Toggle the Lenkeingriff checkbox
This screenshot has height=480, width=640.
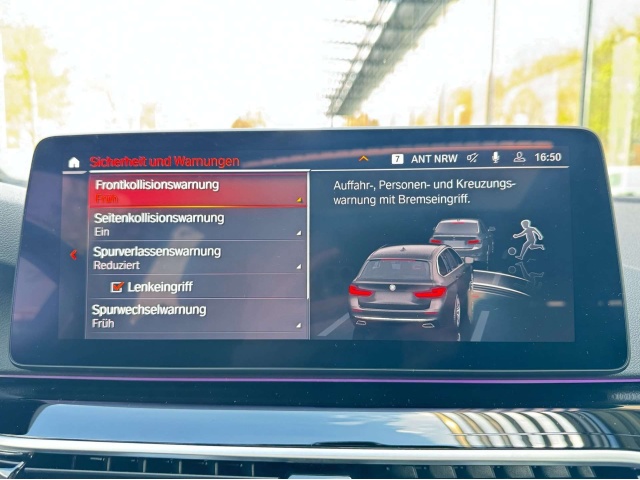pos(118,287)
